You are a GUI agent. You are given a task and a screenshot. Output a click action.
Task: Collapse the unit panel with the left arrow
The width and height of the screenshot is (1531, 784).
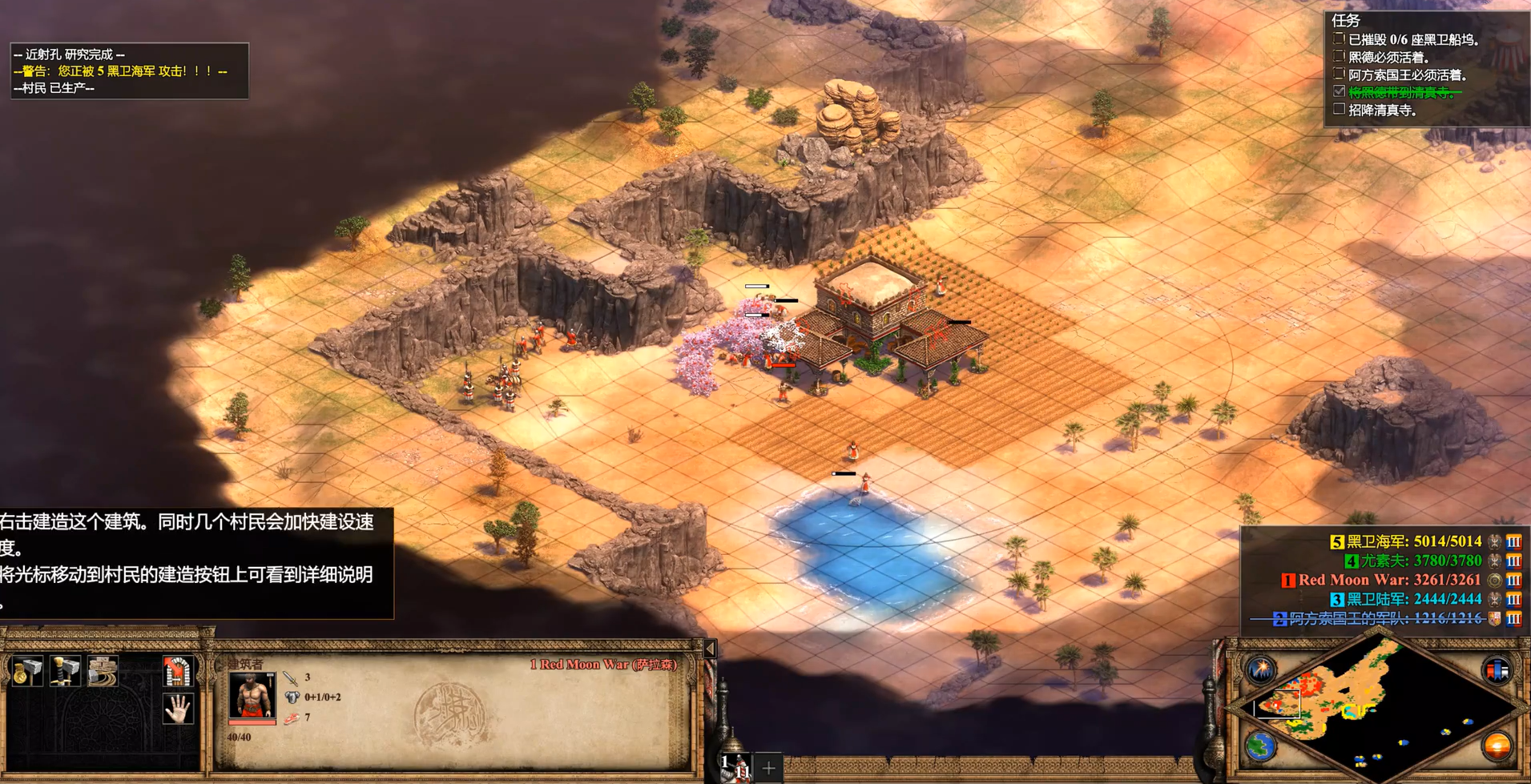710,649
